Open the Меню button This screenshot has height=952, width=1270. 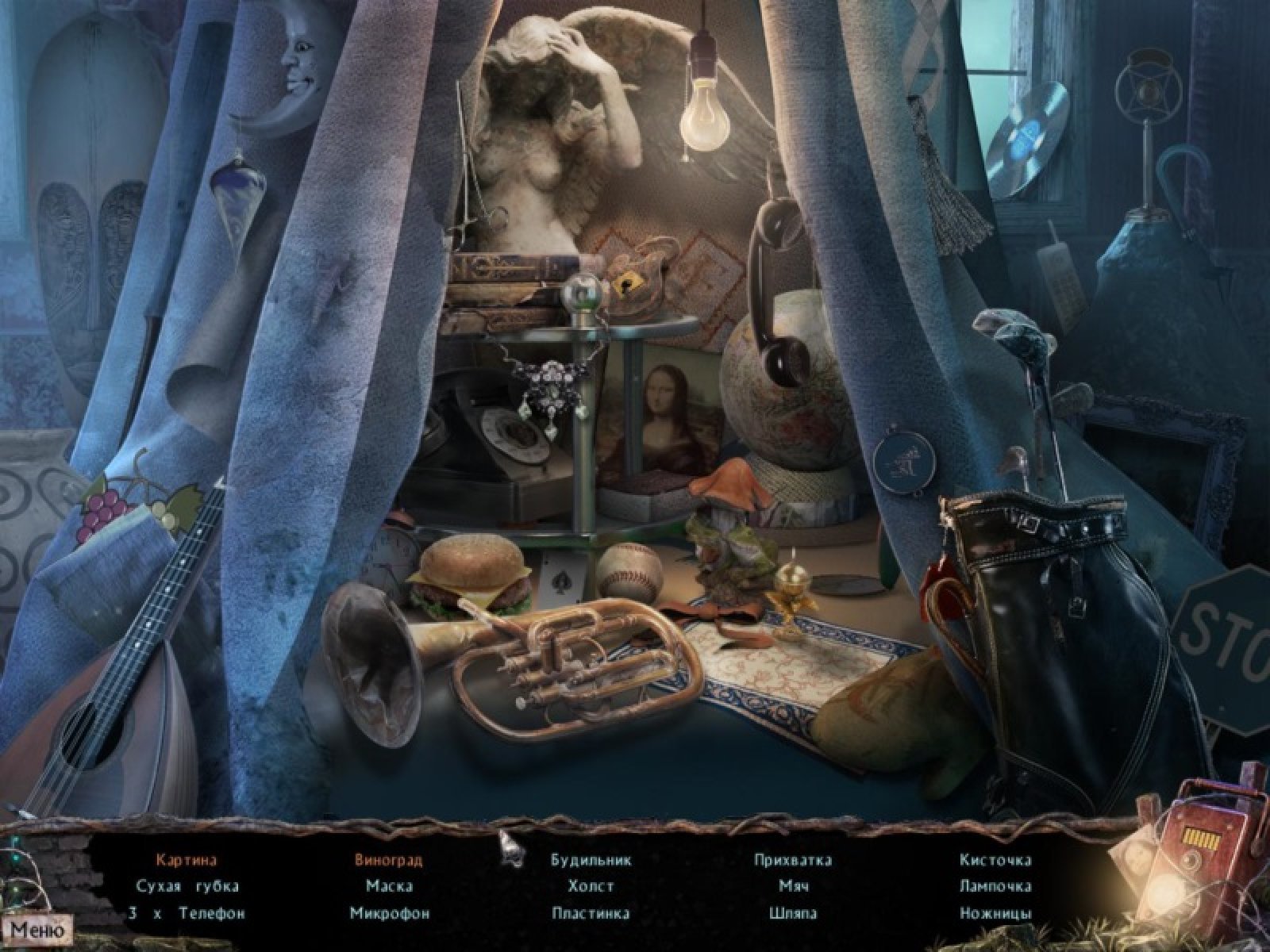(37, 928)
